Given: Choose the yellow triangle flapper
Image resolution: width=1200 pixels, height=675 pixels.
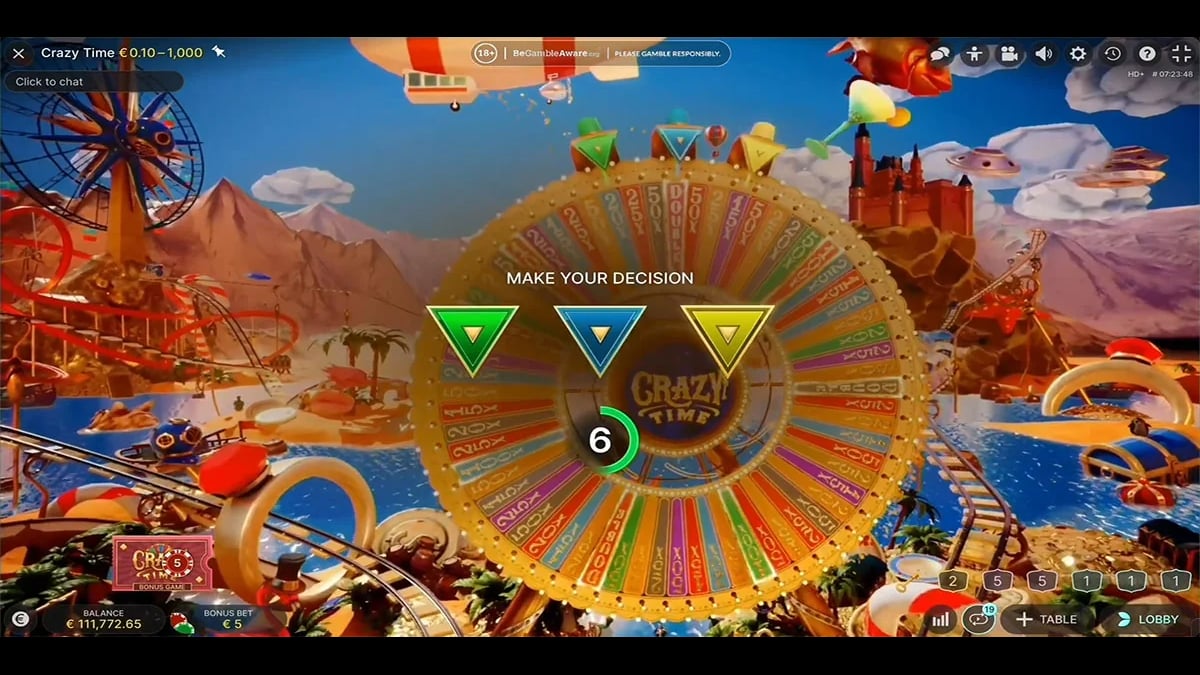Looking at the screenshot, I should tap(727, 337).
